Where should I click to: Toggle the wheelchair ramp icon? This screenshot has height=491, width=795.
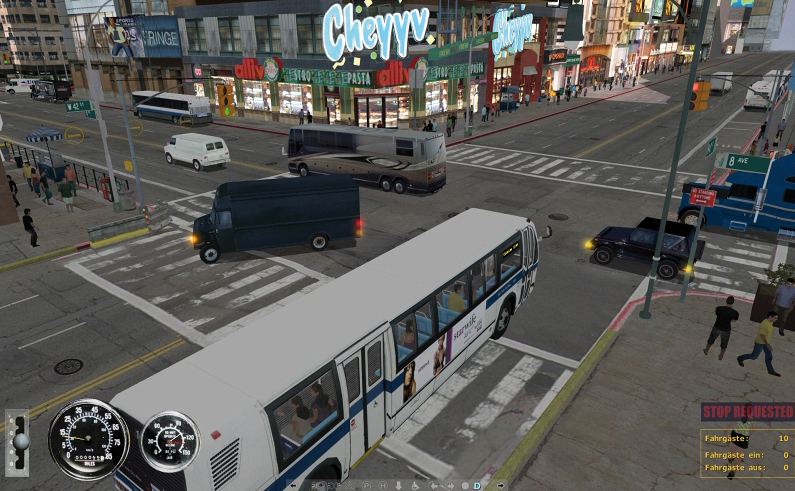(x=415, y=486)
